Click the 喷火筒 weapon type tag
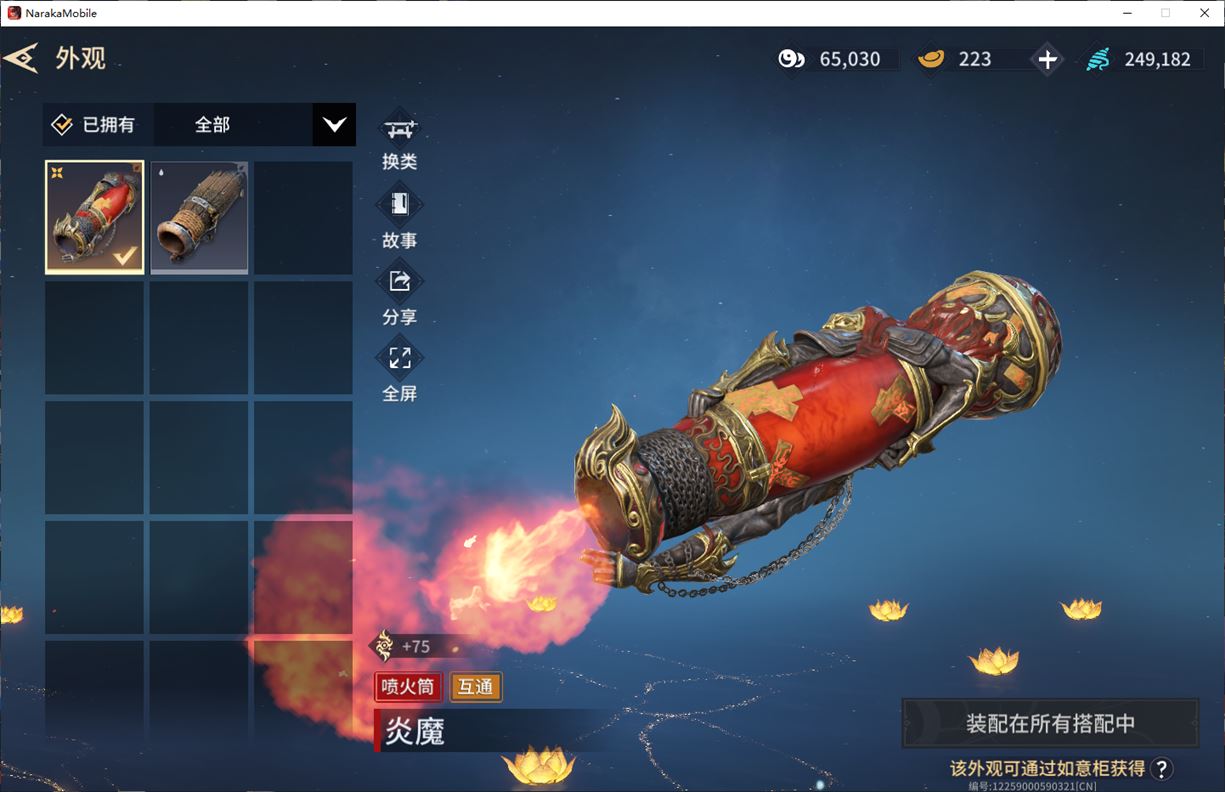The height and width of the screenshot is (792, 1225). [x=408, y=687]
